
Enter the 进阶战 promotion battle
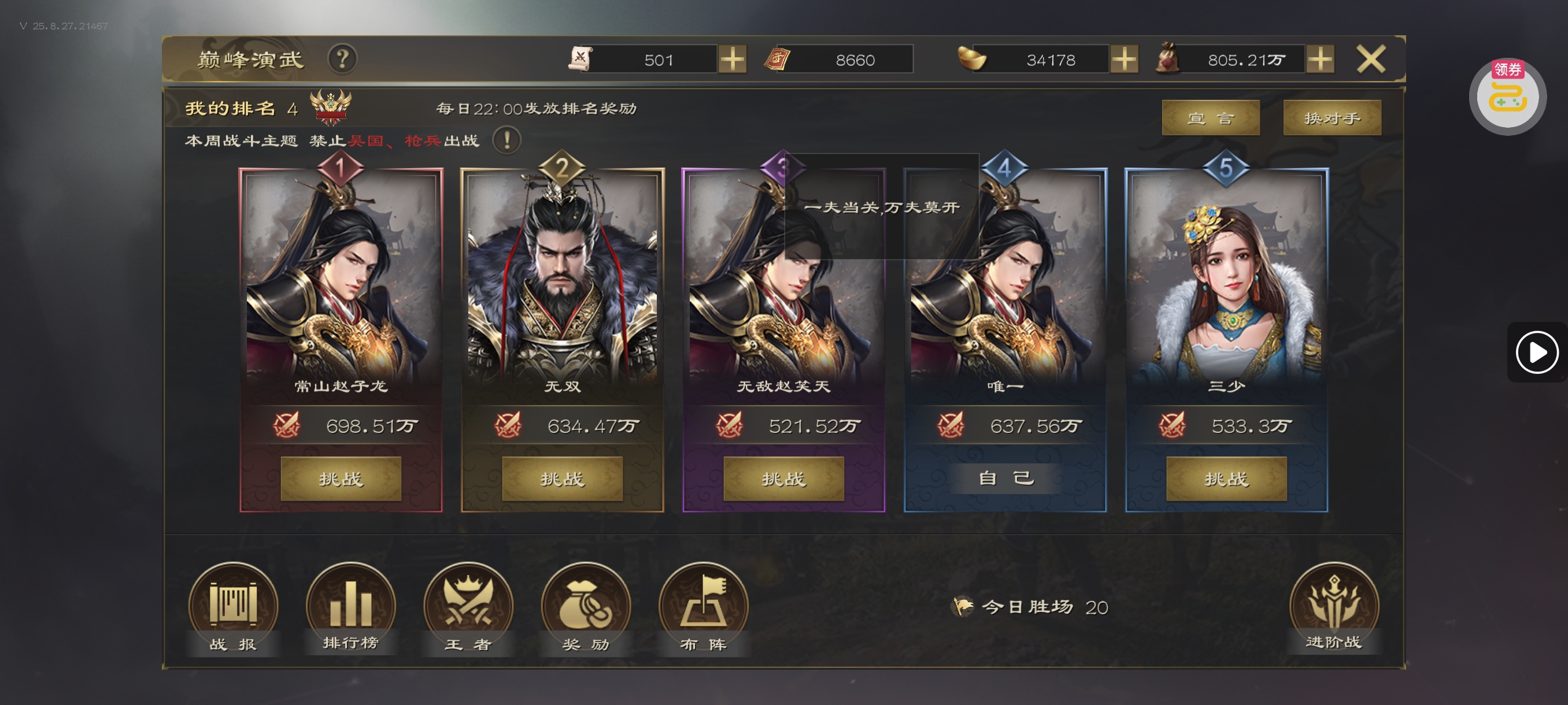click(1334, 608)
